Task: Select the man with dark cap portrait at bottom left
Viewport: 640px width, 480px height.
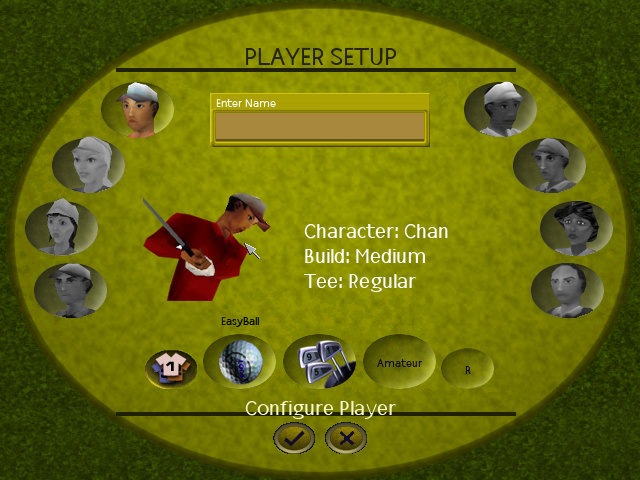Action: click(x=70, y=290)
